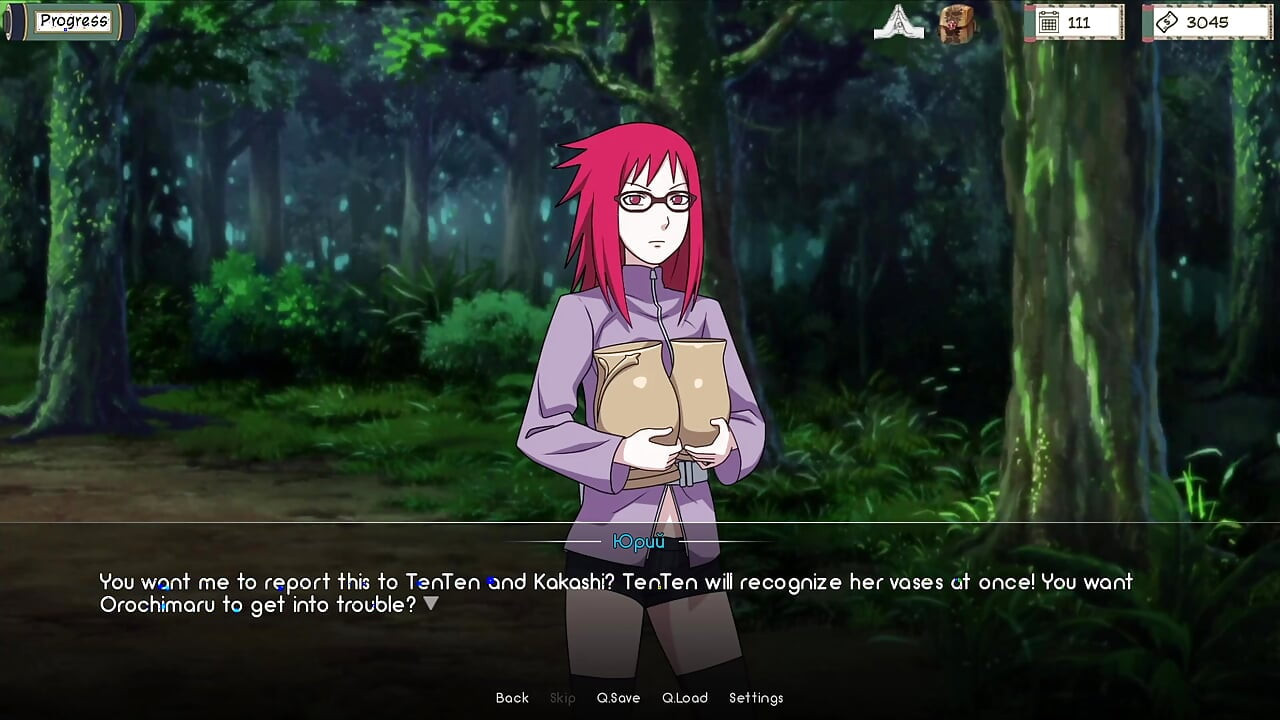Expand the calendar scroll panel
Image resolution: width=1280 pixels, height=720 pixels.
click(x=1075, y=21)
